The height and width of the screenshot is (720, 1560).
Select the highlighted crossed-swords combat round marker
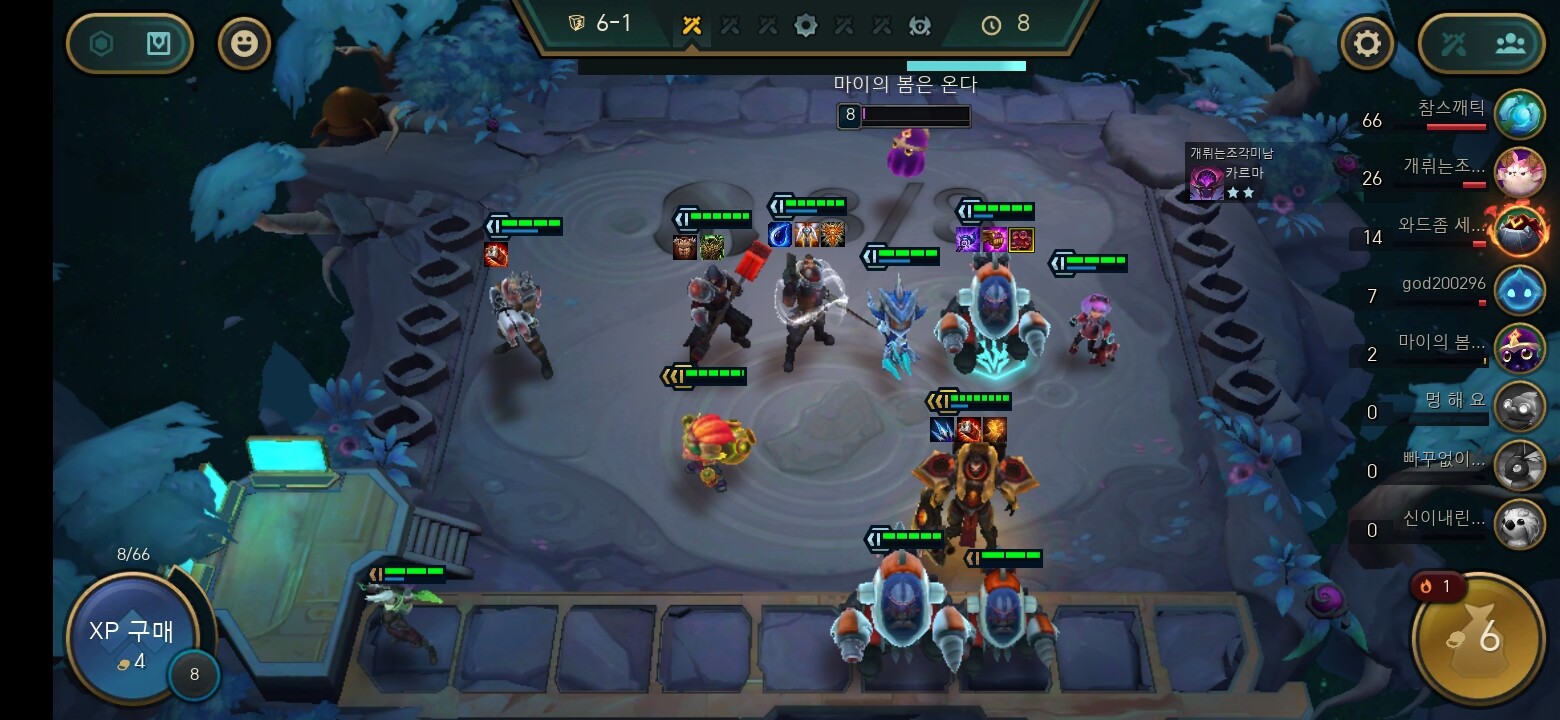[691, 25]
